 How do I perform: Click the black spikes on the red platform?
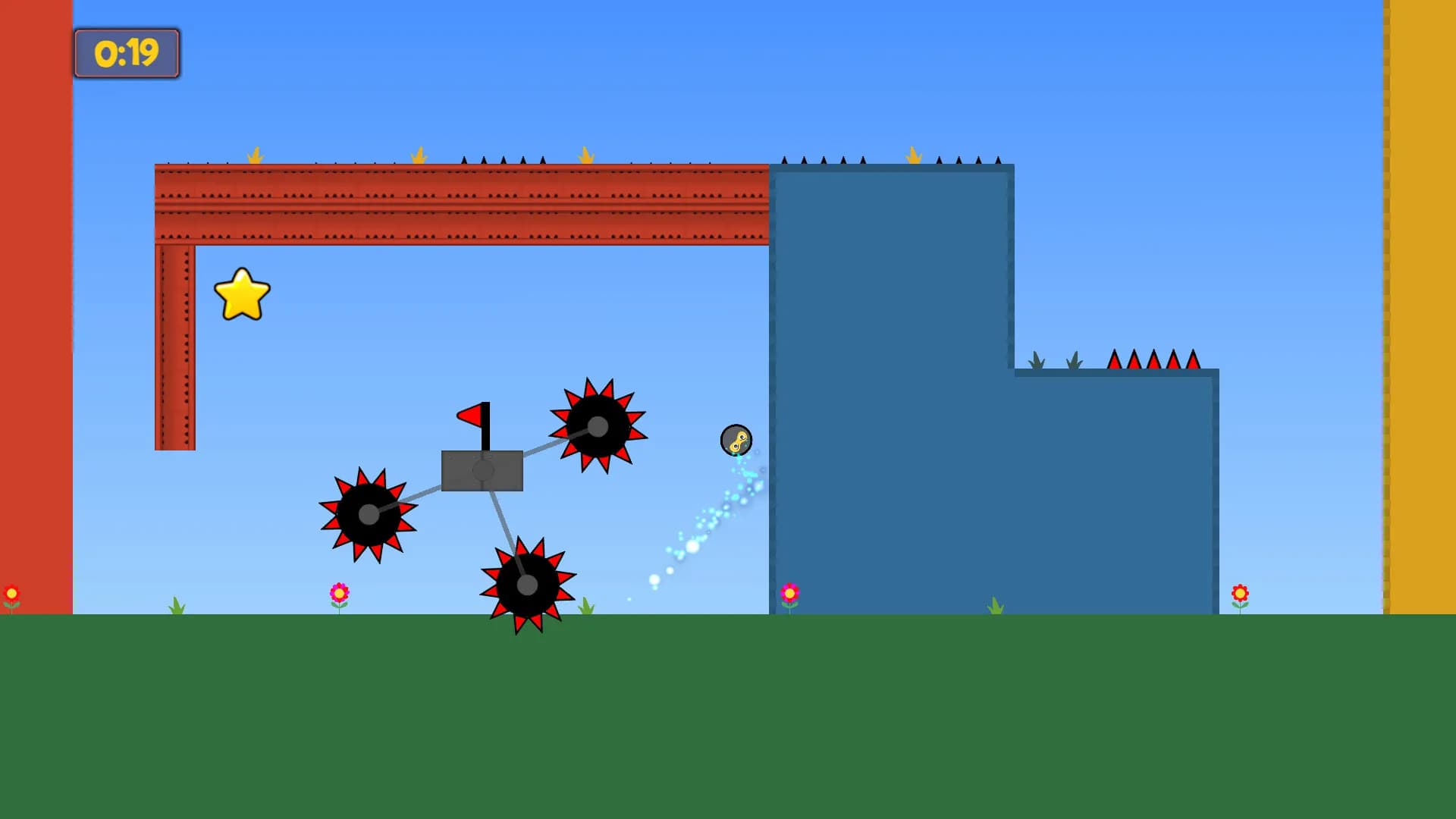click(500, 162)
